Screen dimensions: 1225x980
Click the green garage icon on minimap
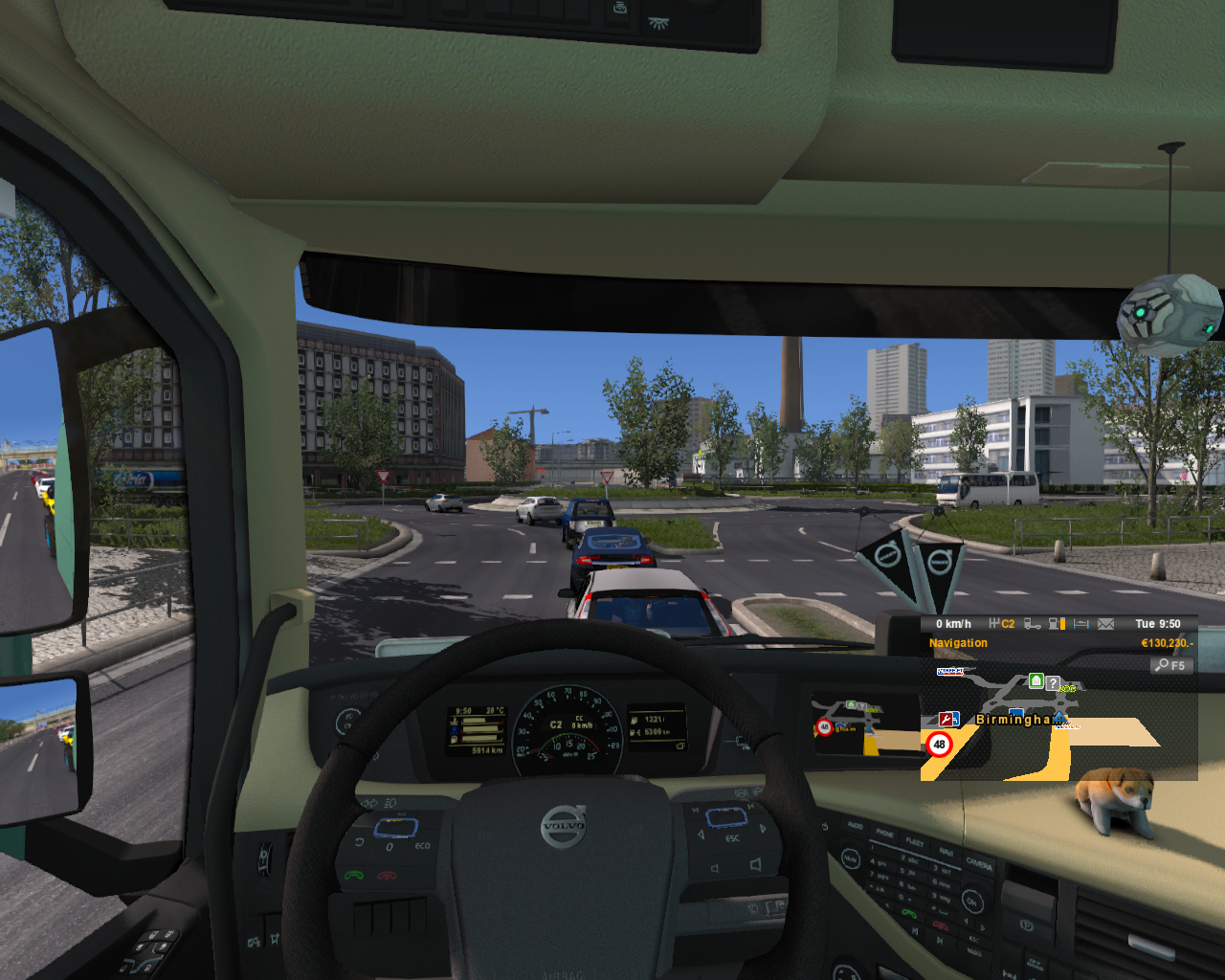point(1036,681)
